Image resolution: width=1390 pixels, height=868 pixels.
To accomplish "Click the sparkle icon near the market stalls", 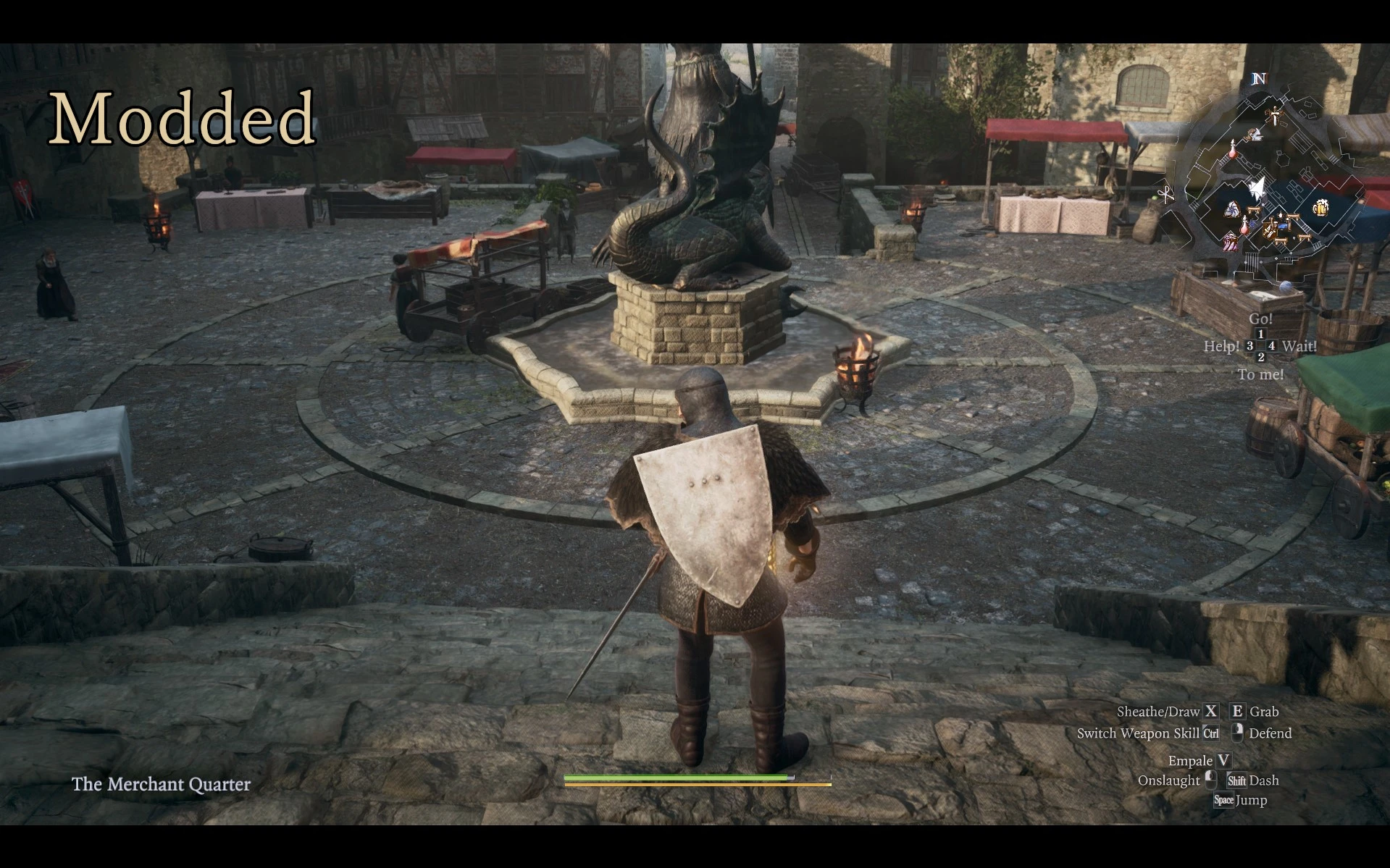I will pos(1281,215).
